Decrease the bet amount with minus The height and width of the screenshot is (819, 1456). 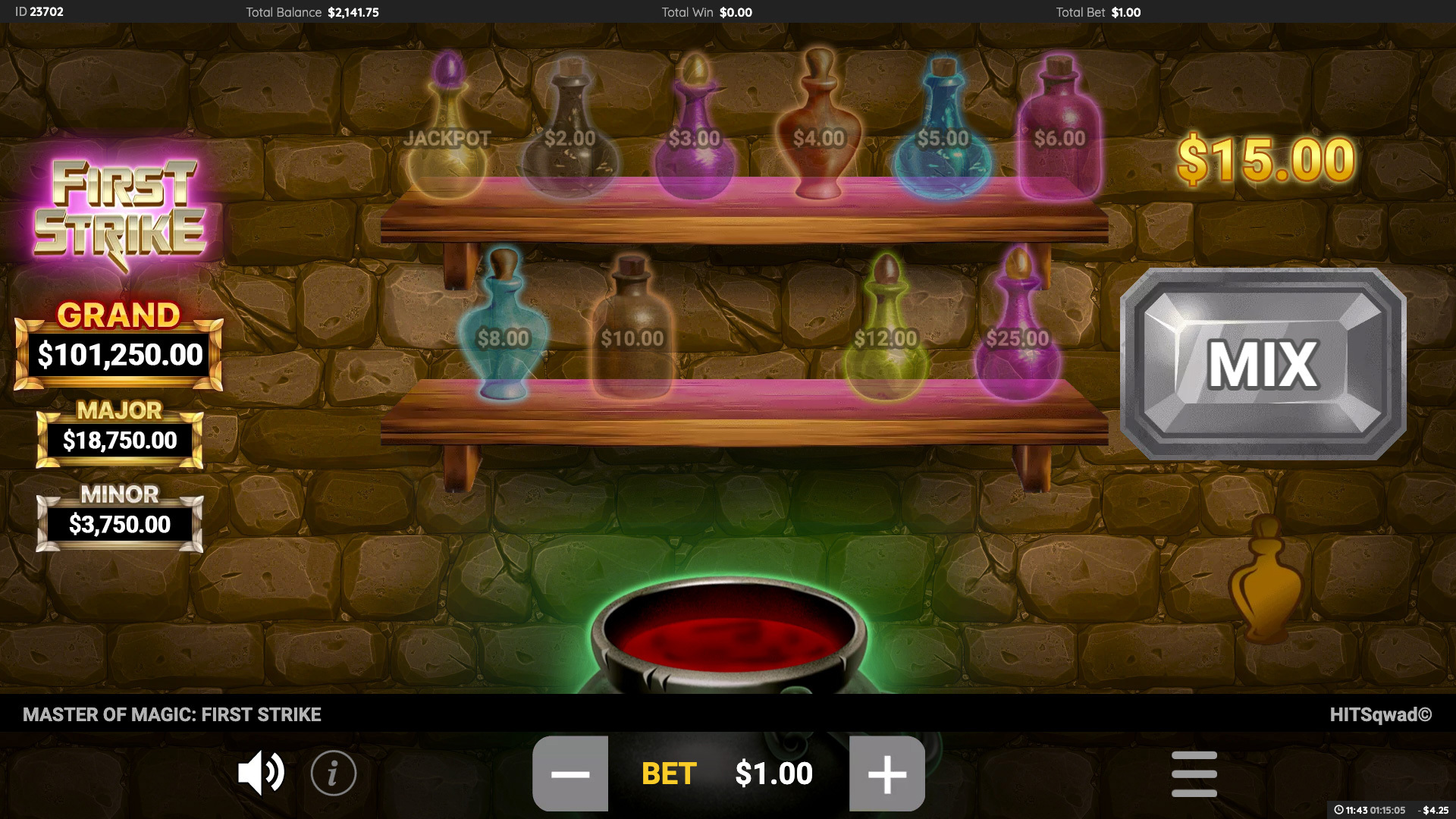(x=571, y=773)
